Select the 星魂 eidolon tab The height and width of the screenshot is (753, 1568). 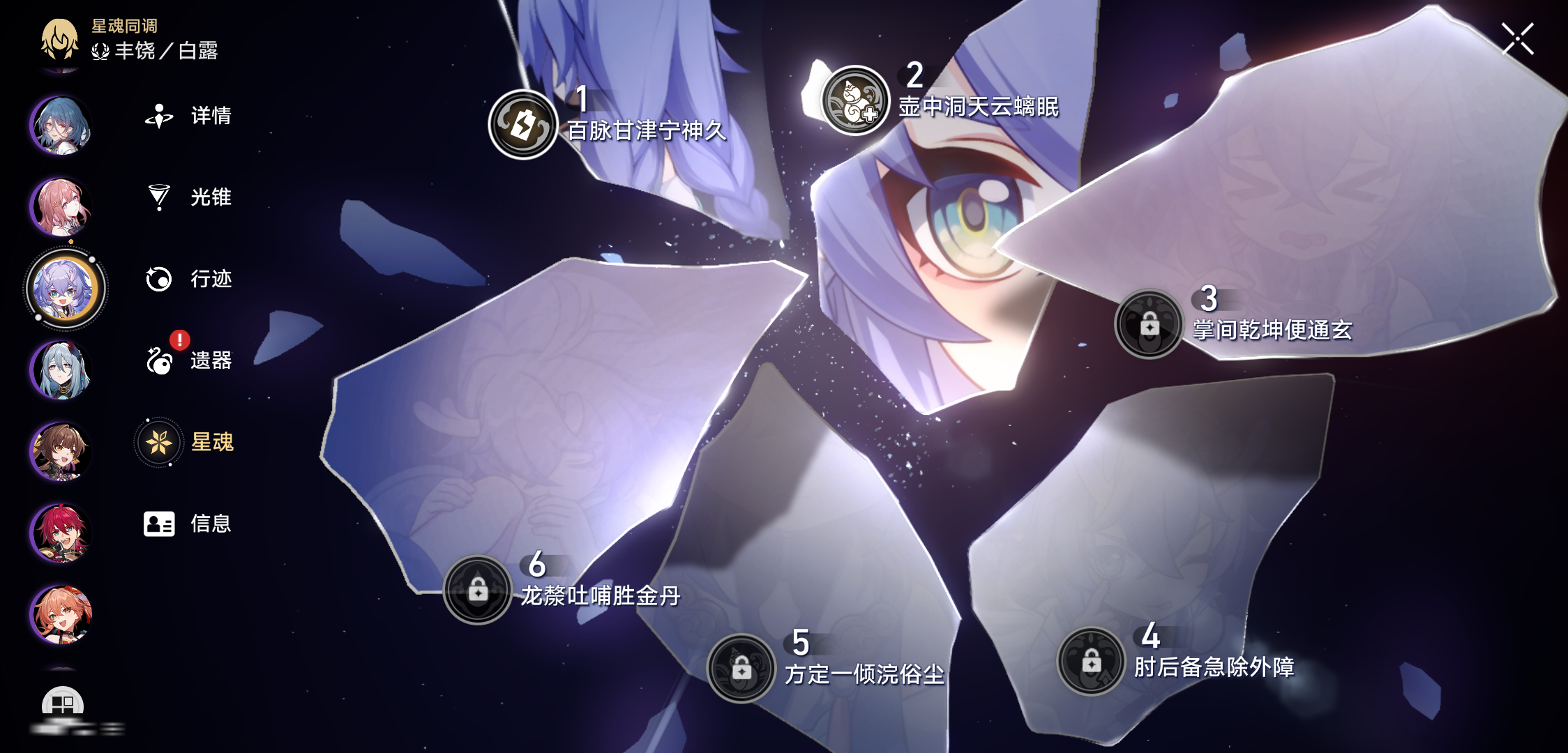tap(187, 442)
